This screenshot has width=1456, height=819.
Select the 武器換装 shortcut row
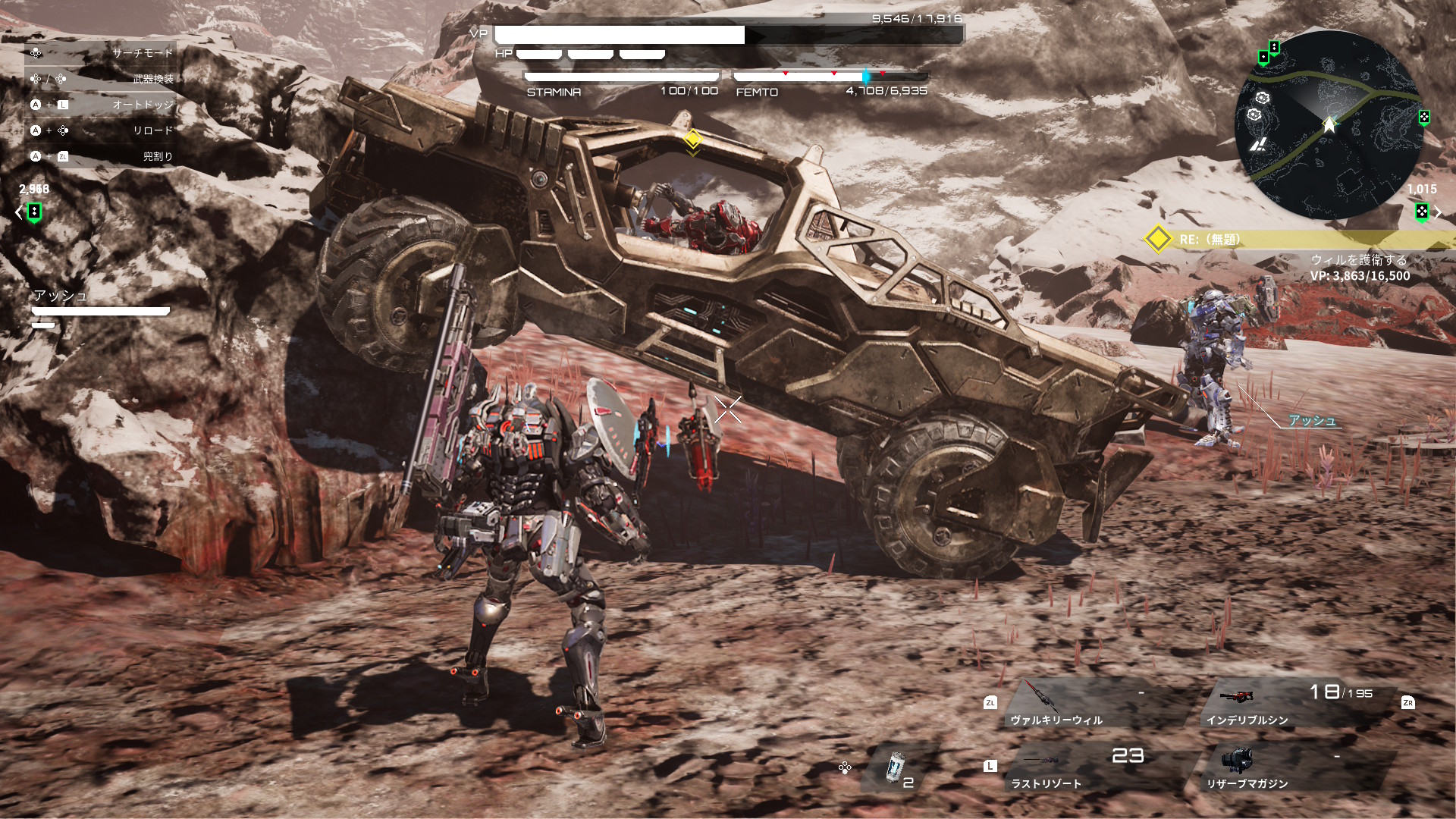click(x=102, y=79)
